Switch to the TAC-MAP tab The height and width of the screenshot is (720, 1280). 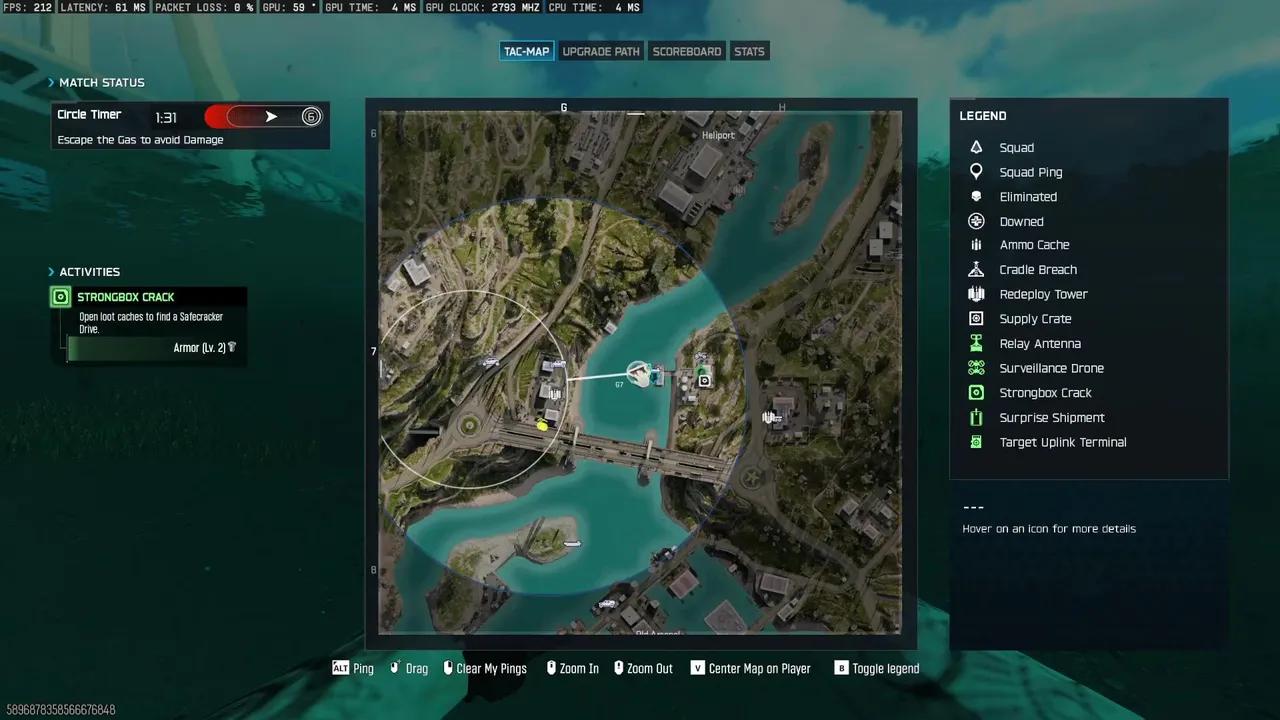(526, 51)
